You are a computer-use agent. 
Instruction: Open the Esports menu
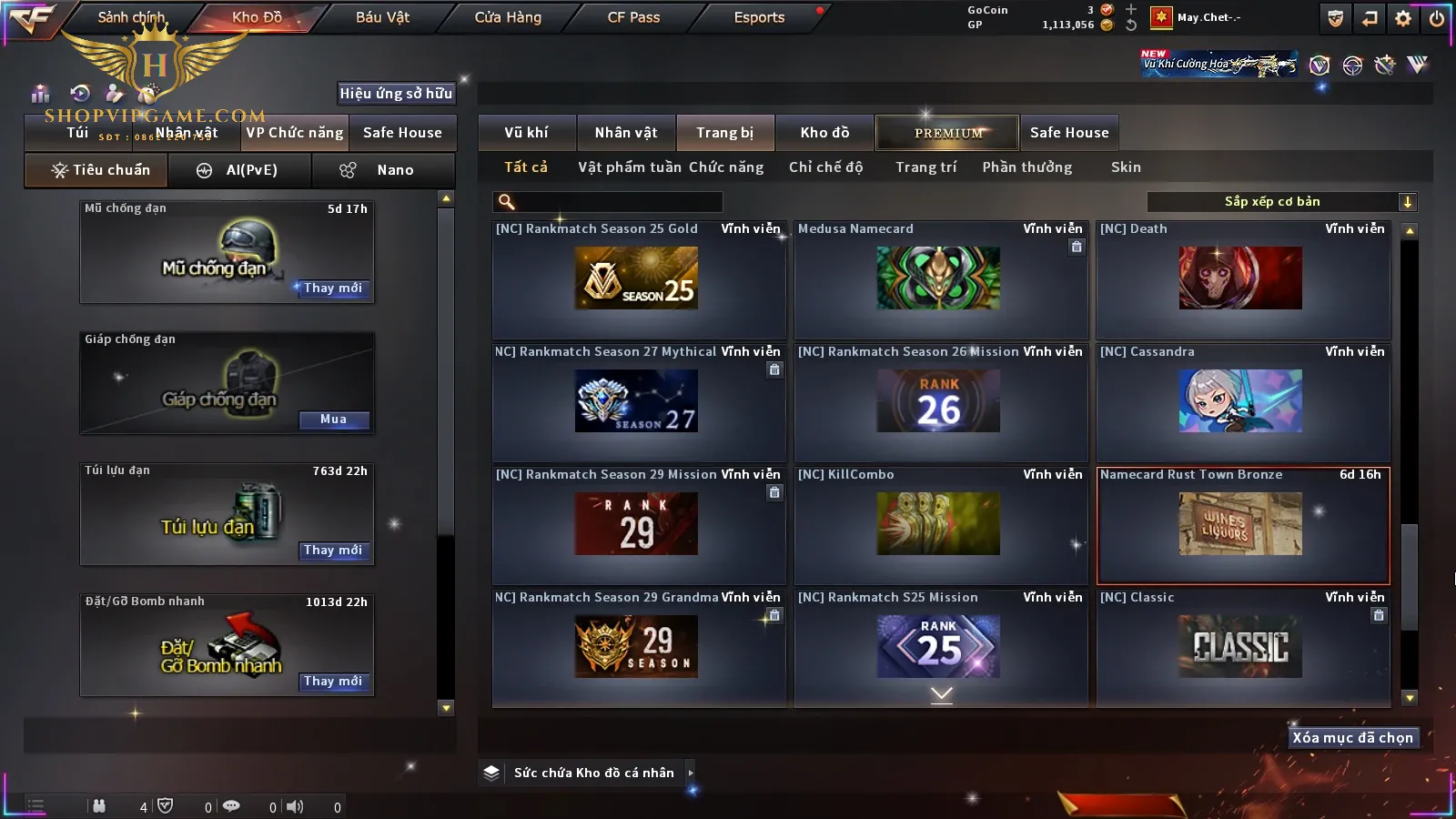click(x=759, y=17)
